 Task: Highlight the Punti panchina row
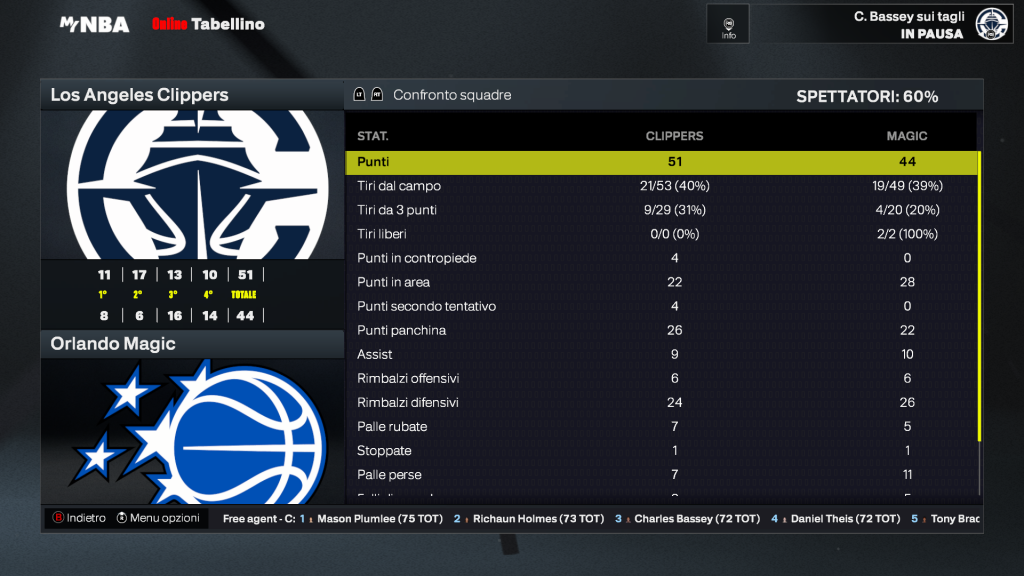[660, 330]
